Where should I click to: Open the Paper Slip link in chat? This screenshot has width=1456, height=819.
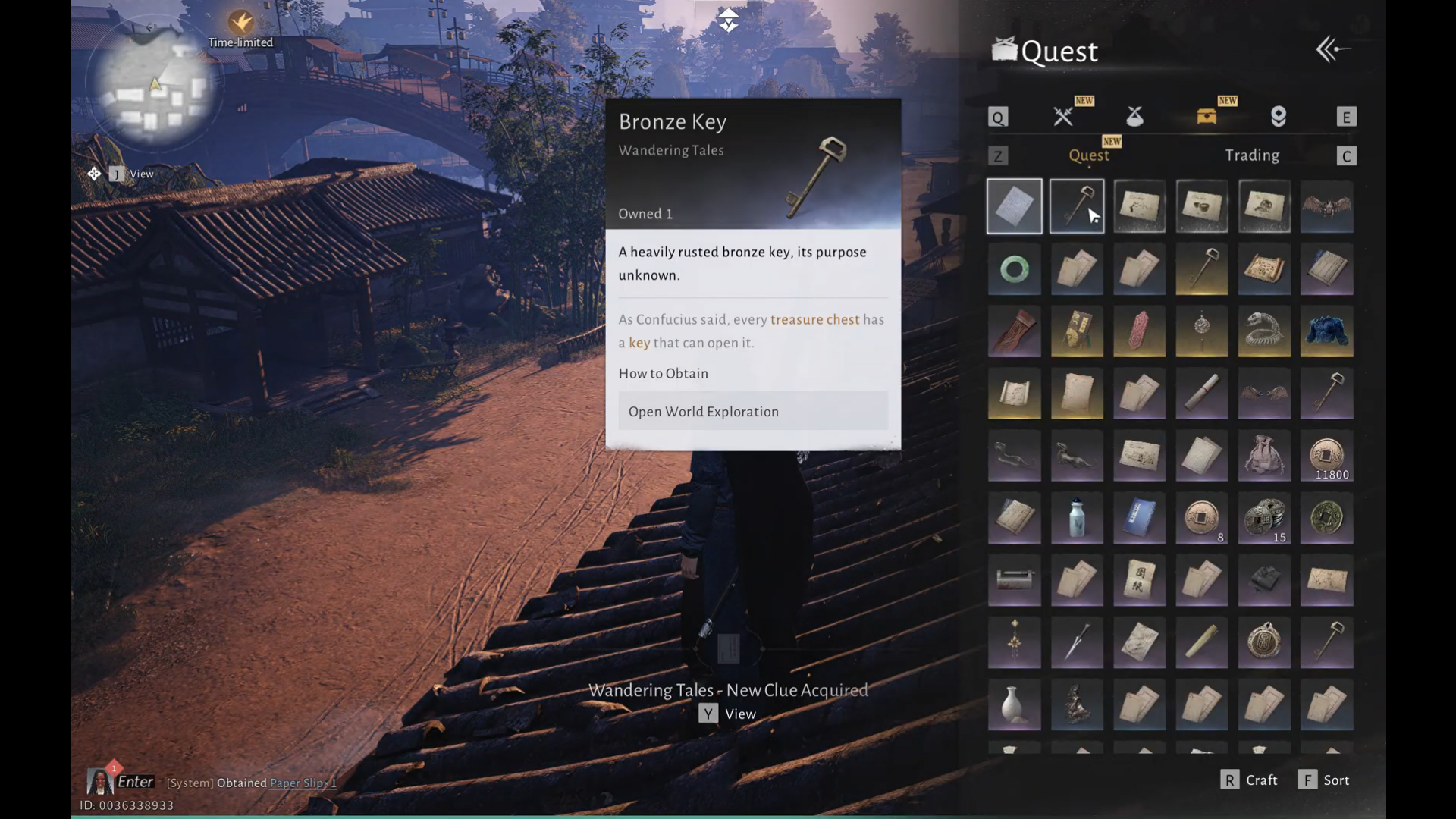pyautogui.click(x=303, y=783)
